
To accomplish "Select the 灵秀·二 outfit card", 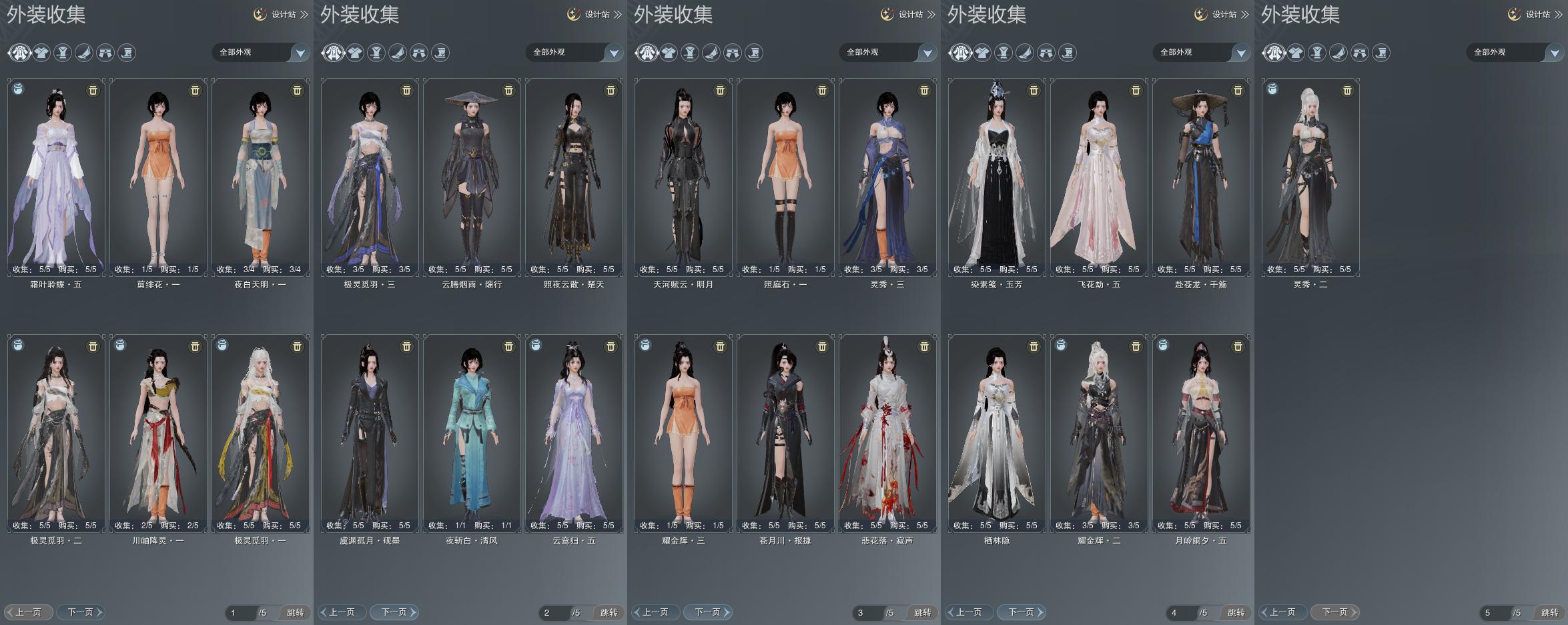I will point(1310,177).
